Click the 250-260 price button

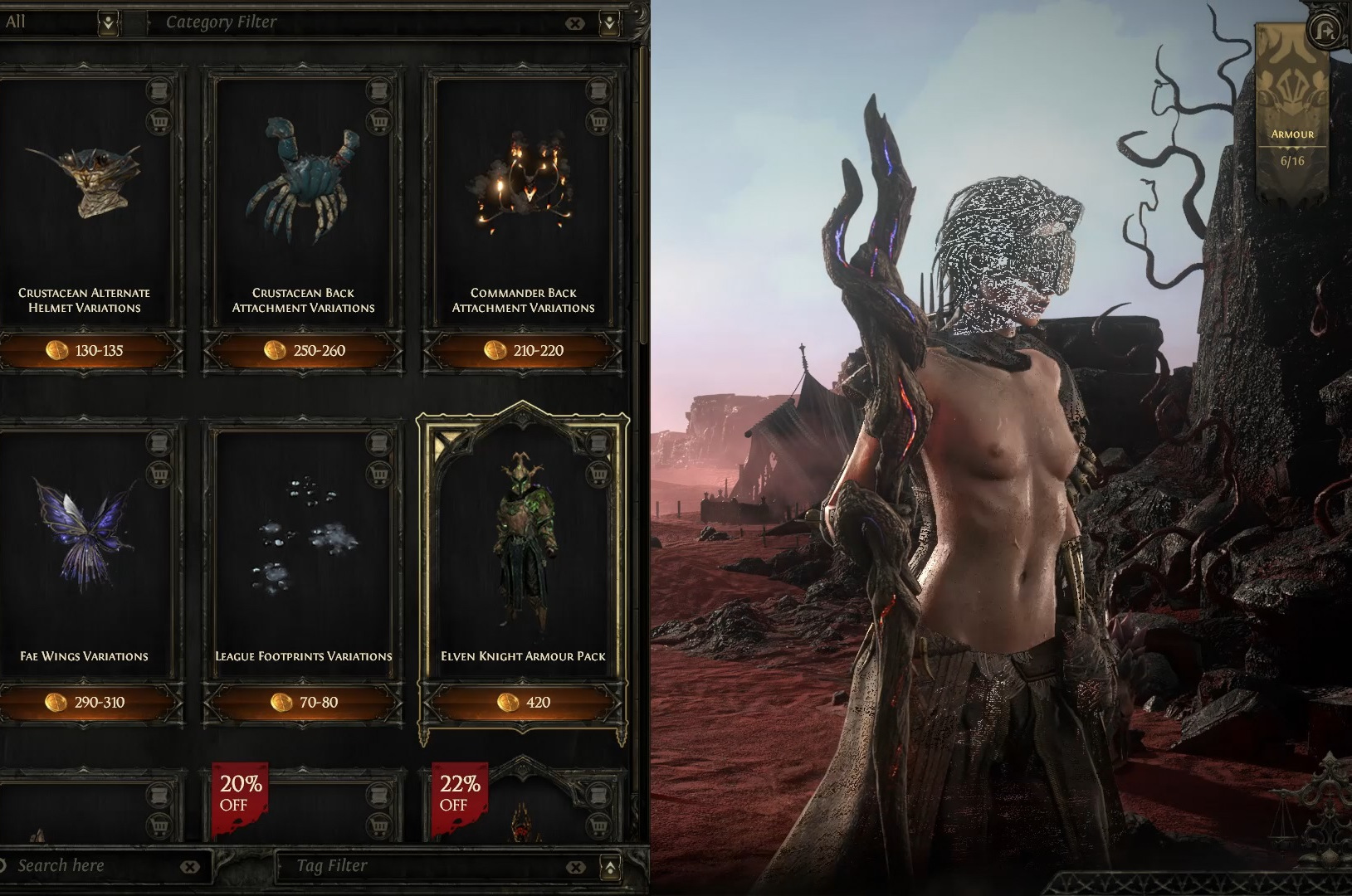[305, 351]
